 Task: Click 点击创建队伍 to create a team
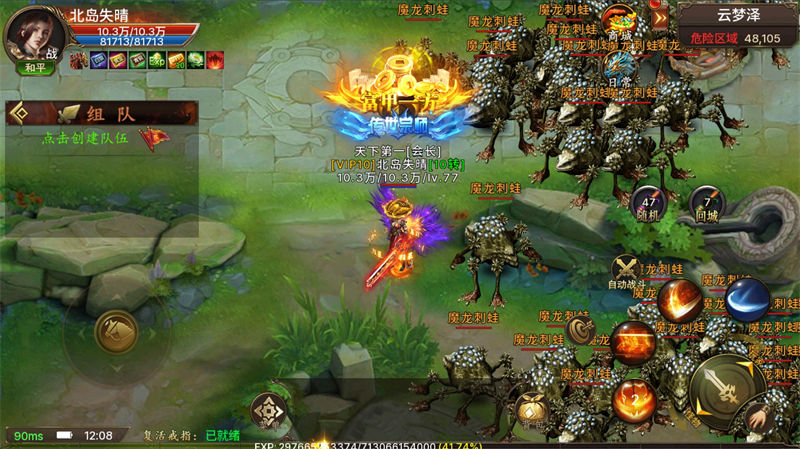[85, 139]
